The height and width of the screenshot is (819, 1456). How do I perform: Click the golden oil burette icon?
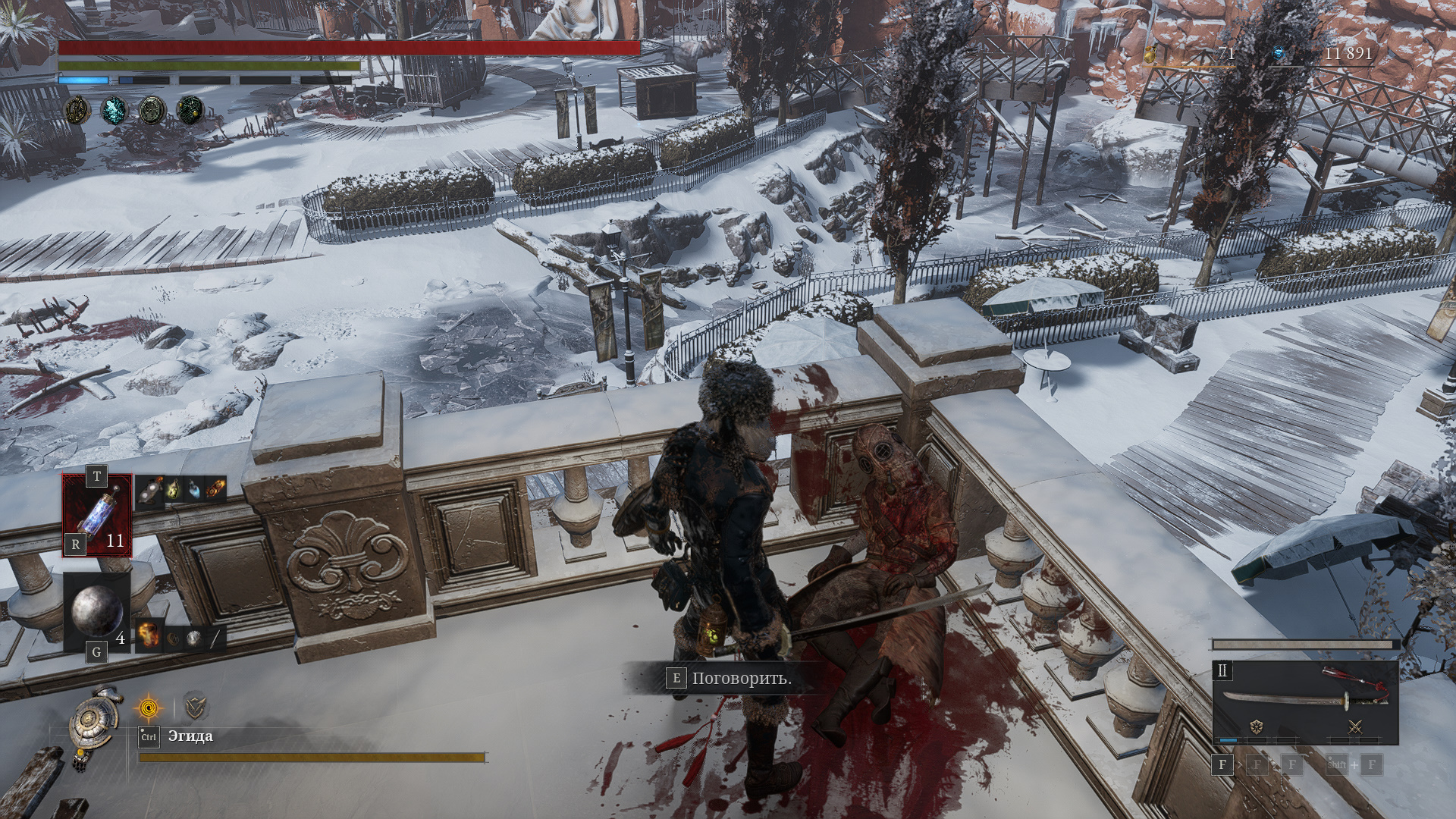(1150, 55)
